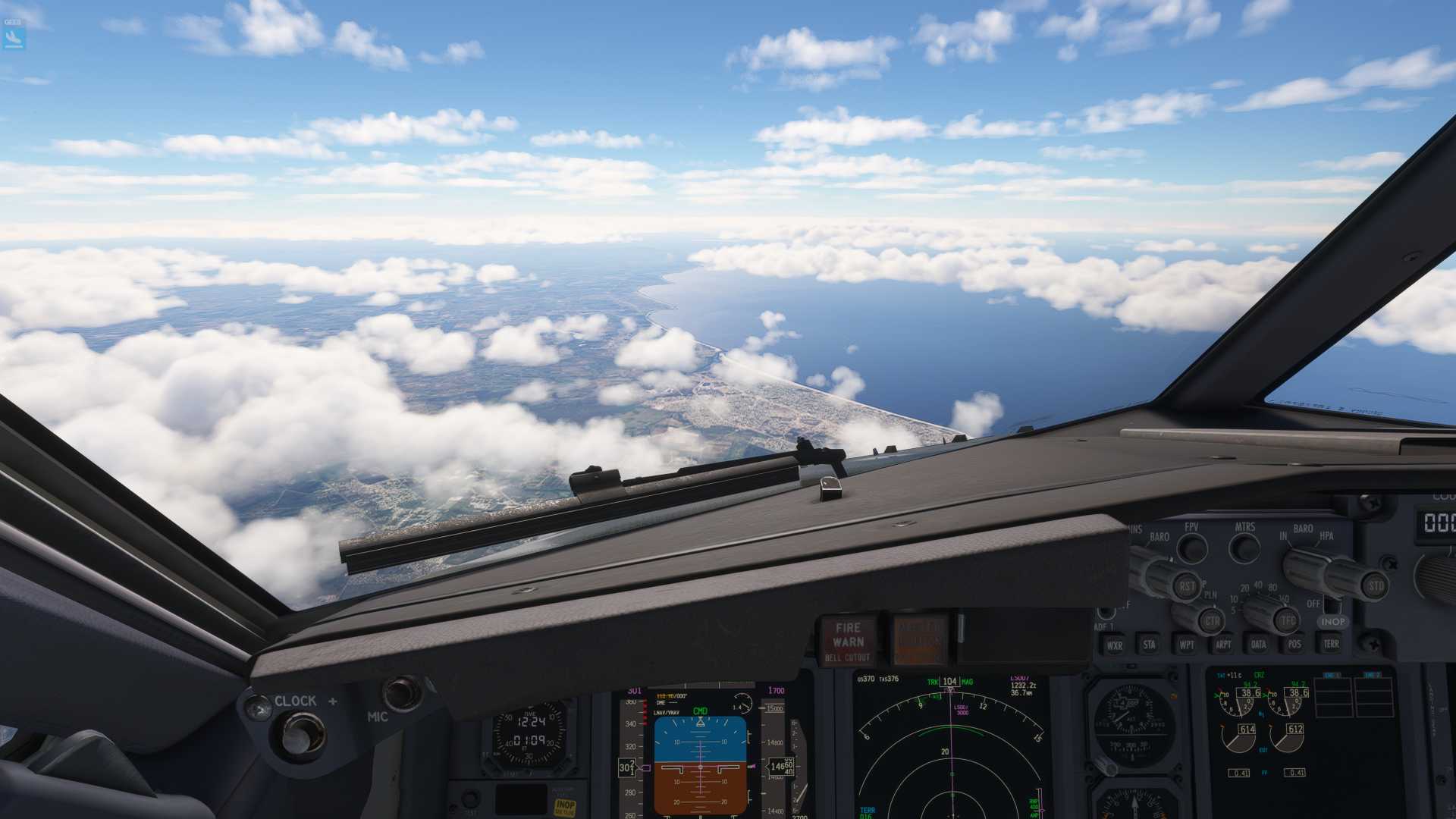Toggle the MTRS meters button
Screen dimensions: 1456x819
(x=1244, y=548)
